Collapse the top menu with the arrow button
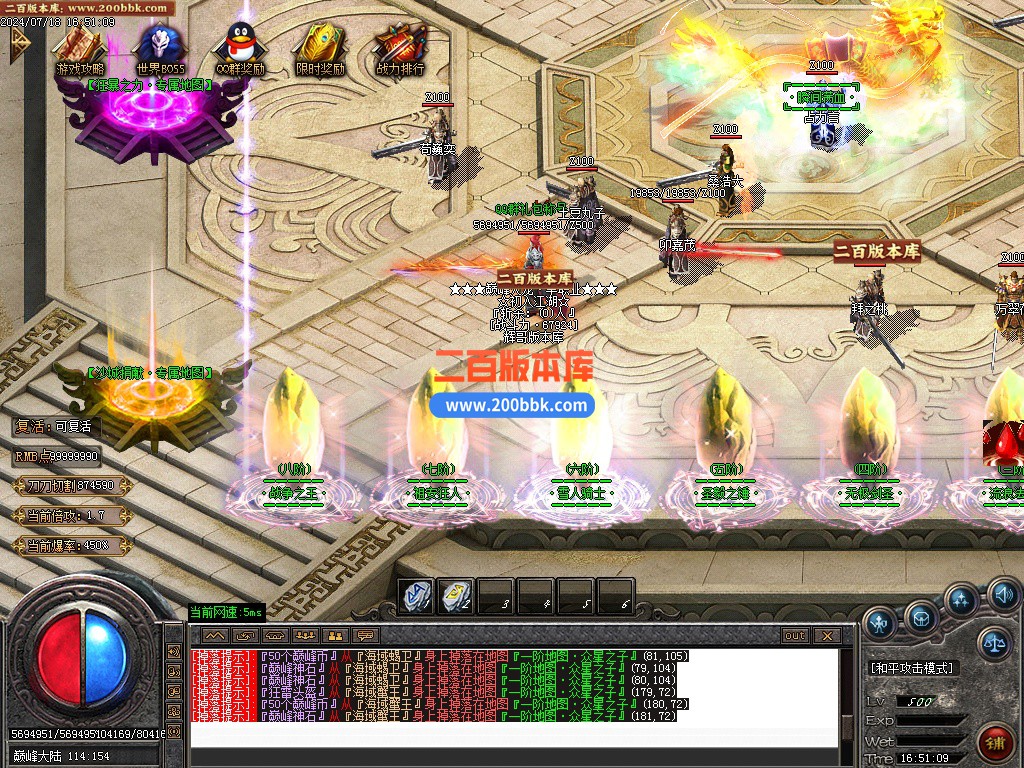The height and width of the screenshot is (768, 1024). tap(18, 41)
